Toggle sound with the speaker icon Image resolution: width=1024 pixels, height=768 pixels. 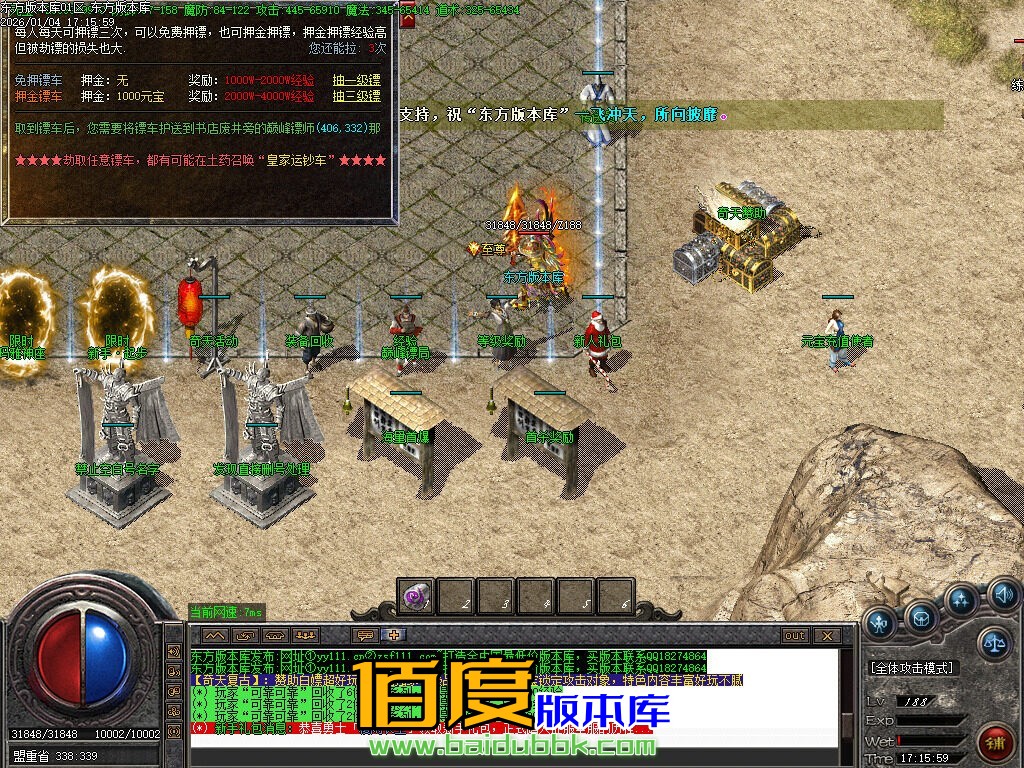pyautogui.click(x=1003, y=596)
